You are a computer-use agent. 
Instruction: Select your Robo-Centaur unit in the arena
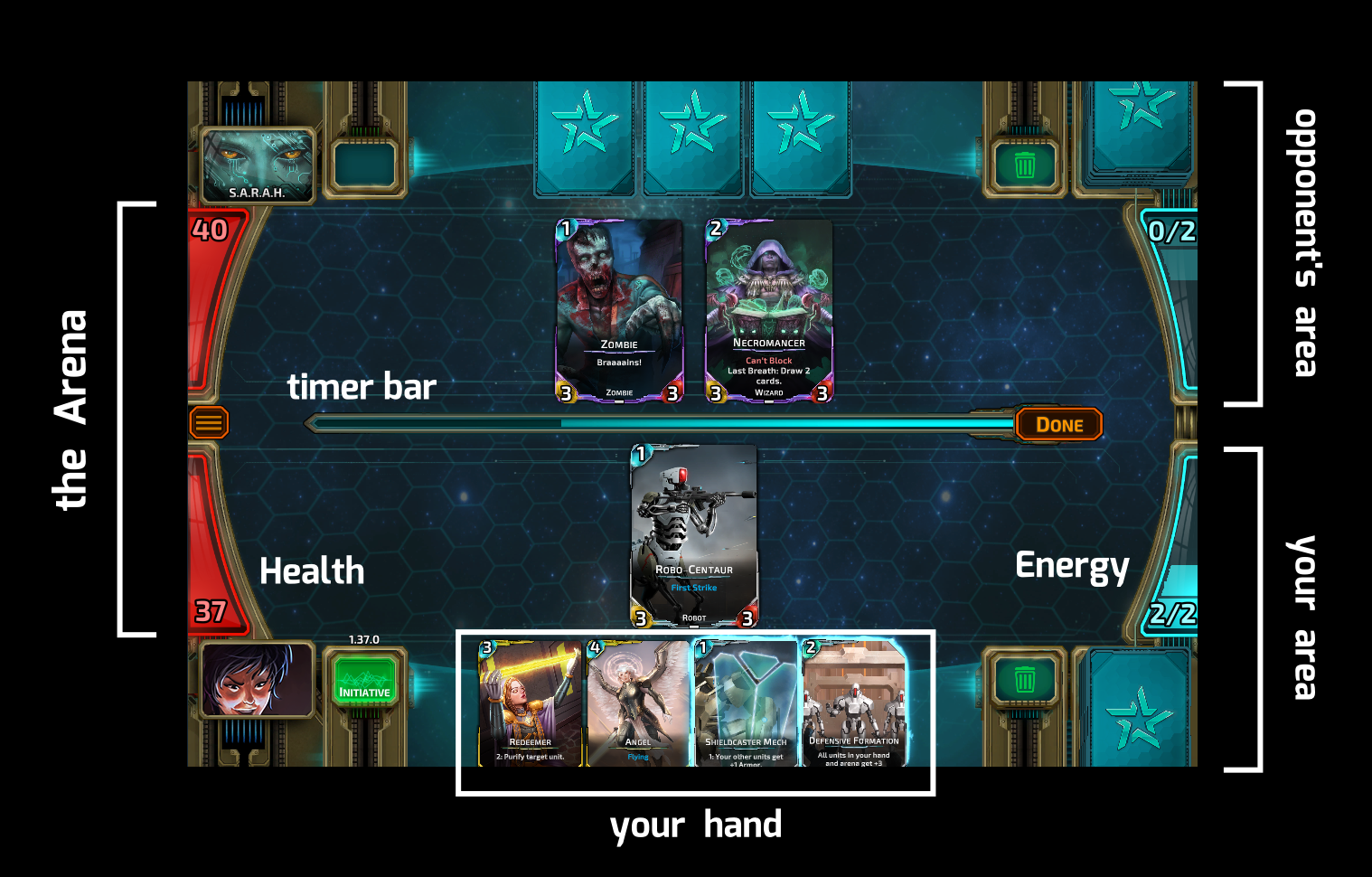(x=693, y=535)
